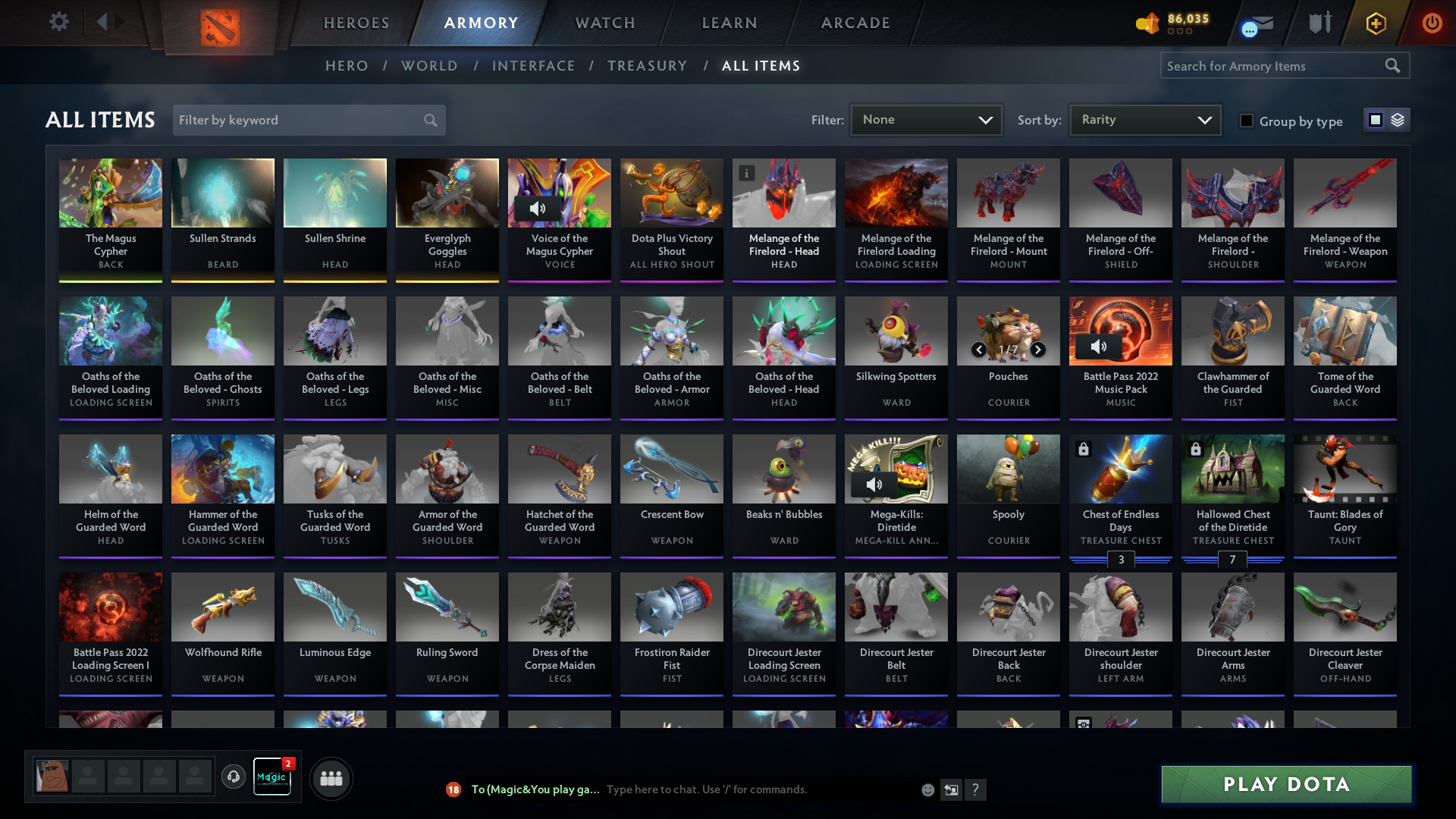Mute the Voice of the Magus Cypher preview
Viewport: 1456px width, 819px height.
tap(538, 207)
